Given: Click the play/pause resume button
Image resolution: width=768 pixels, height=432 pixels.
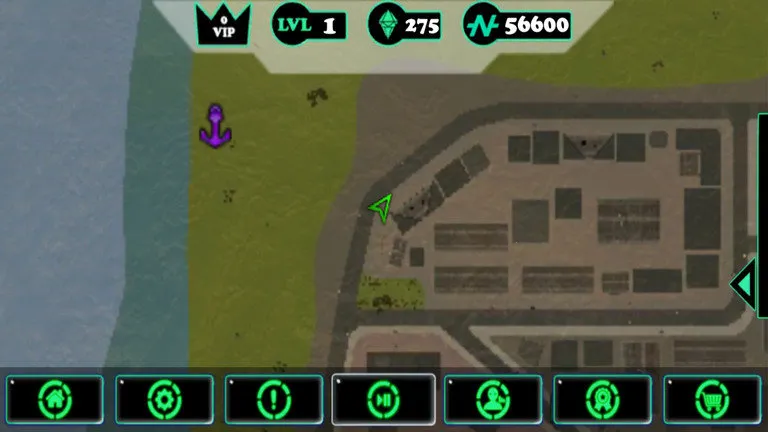Looking at the screenshot, I should tap(384, 400).
